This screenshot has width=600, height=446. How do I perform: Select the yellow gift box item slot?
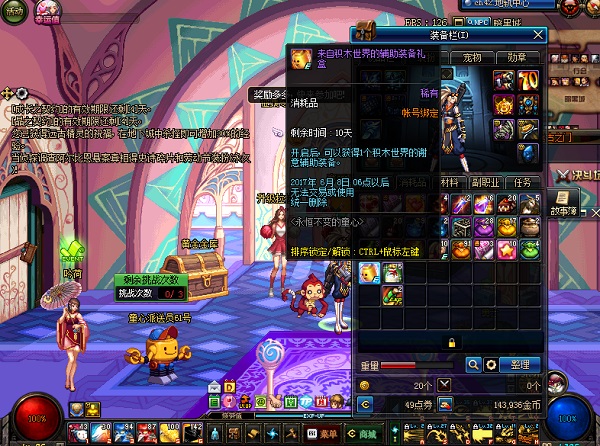click(x=368, y=270)
